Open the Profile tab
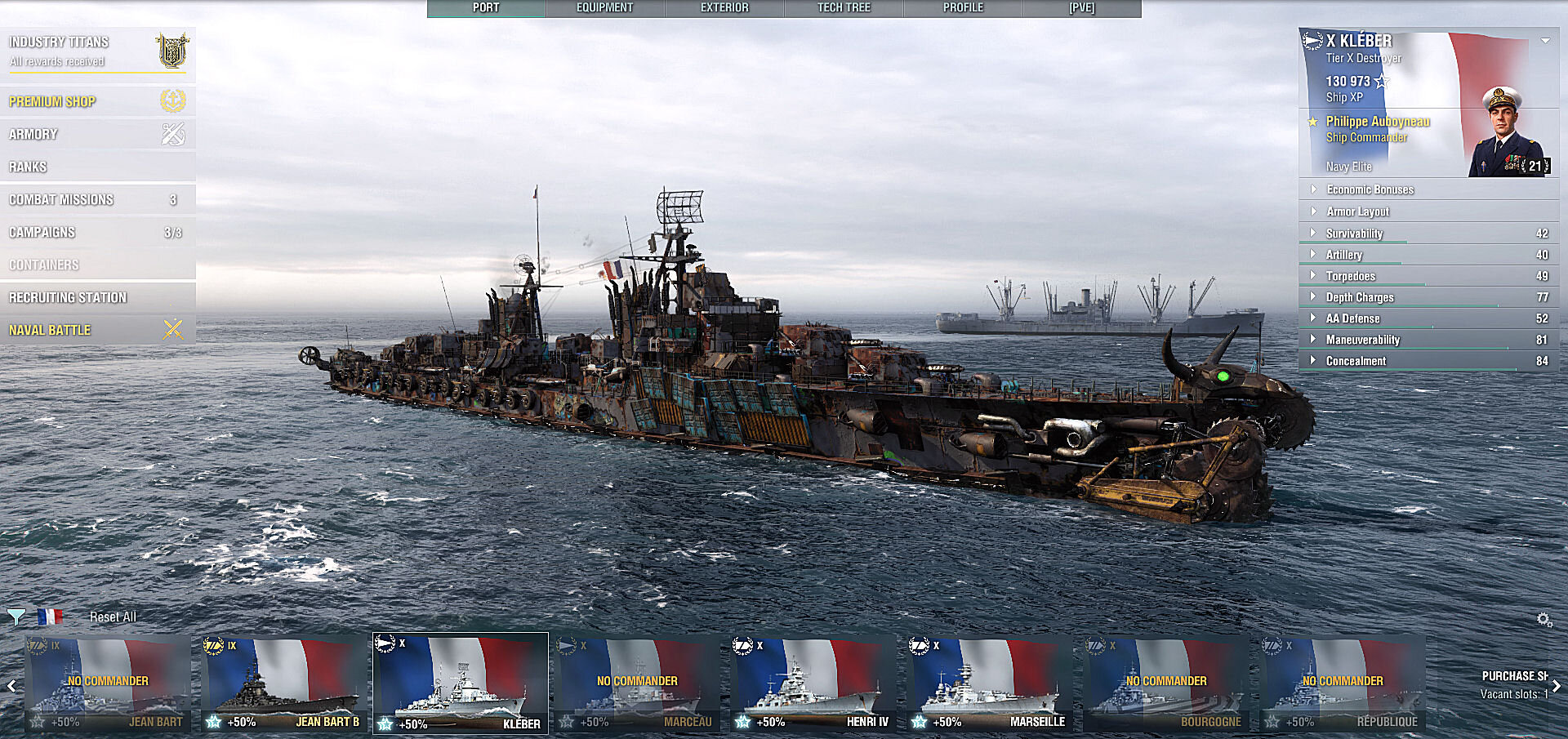The width and height of the screenshot is (1568, 739). click(963, 8)
